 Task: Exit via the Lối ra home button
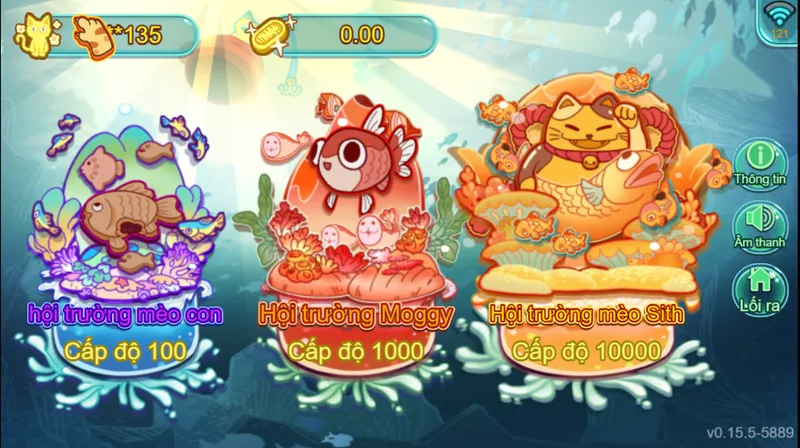[x=763, y=288]
